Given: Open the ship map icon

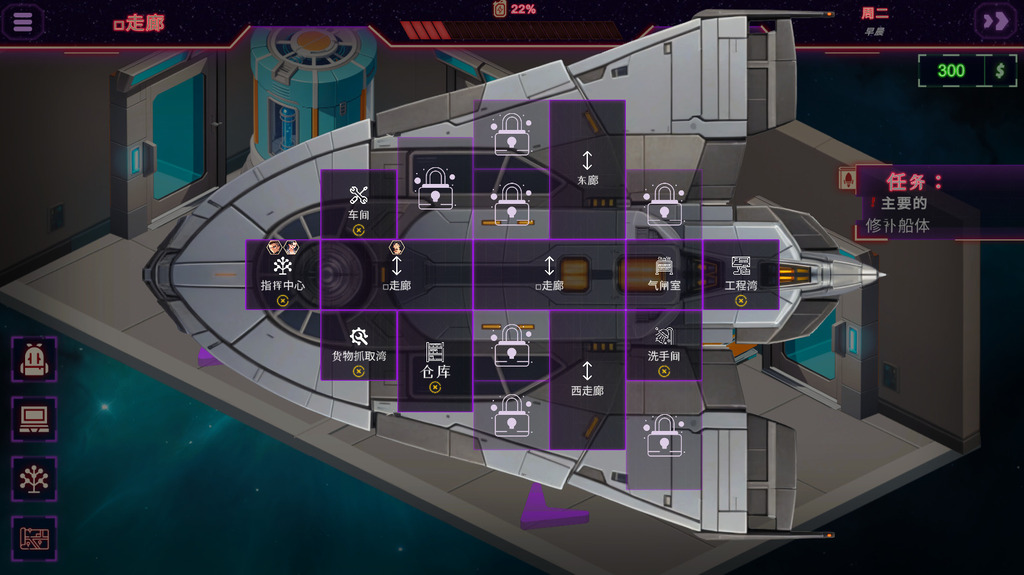Looking at the screenshot, I should (36, 539).
